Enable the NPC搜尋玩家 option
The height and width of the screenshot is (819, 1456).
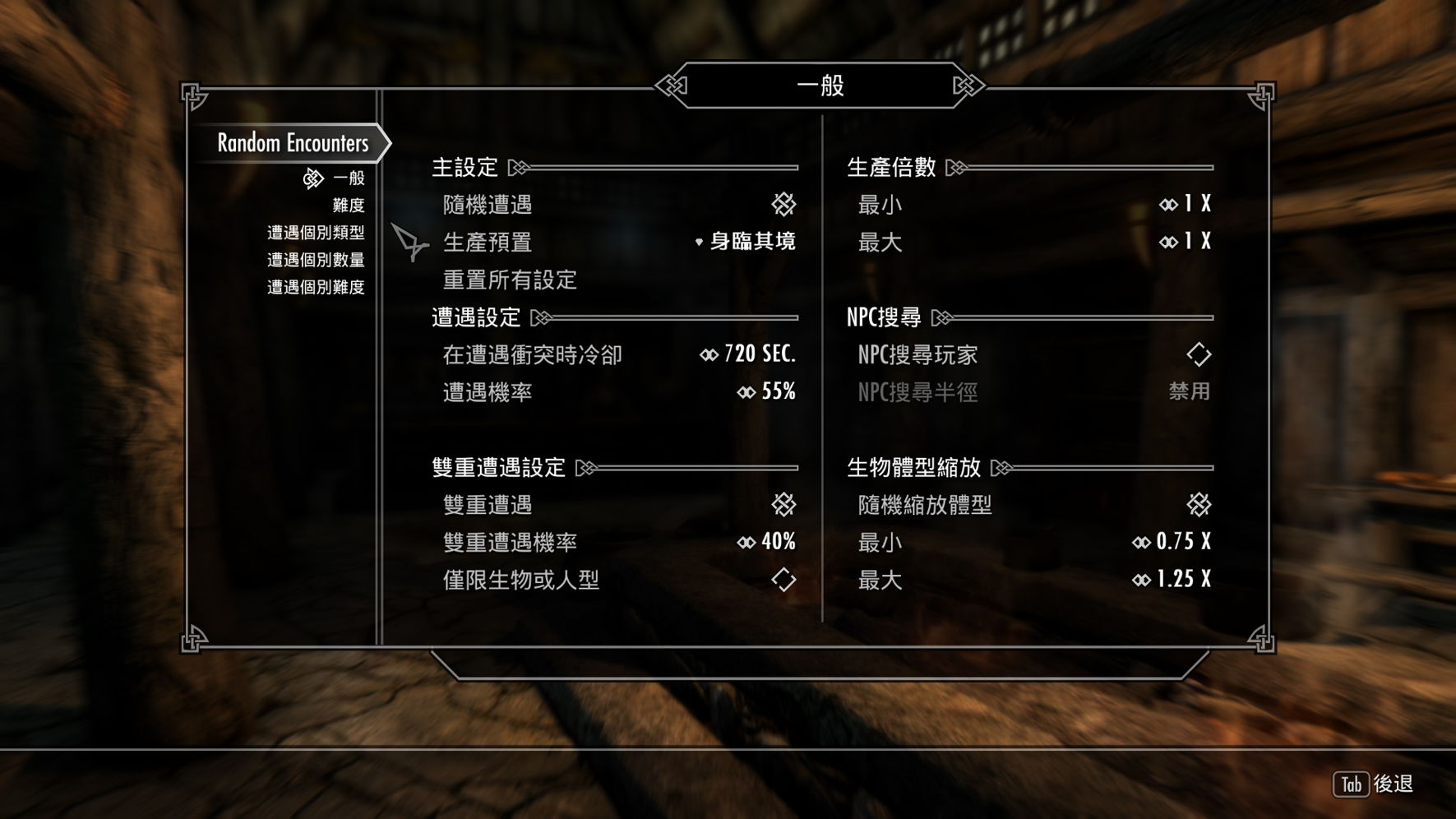click(x=1197, y=354)
